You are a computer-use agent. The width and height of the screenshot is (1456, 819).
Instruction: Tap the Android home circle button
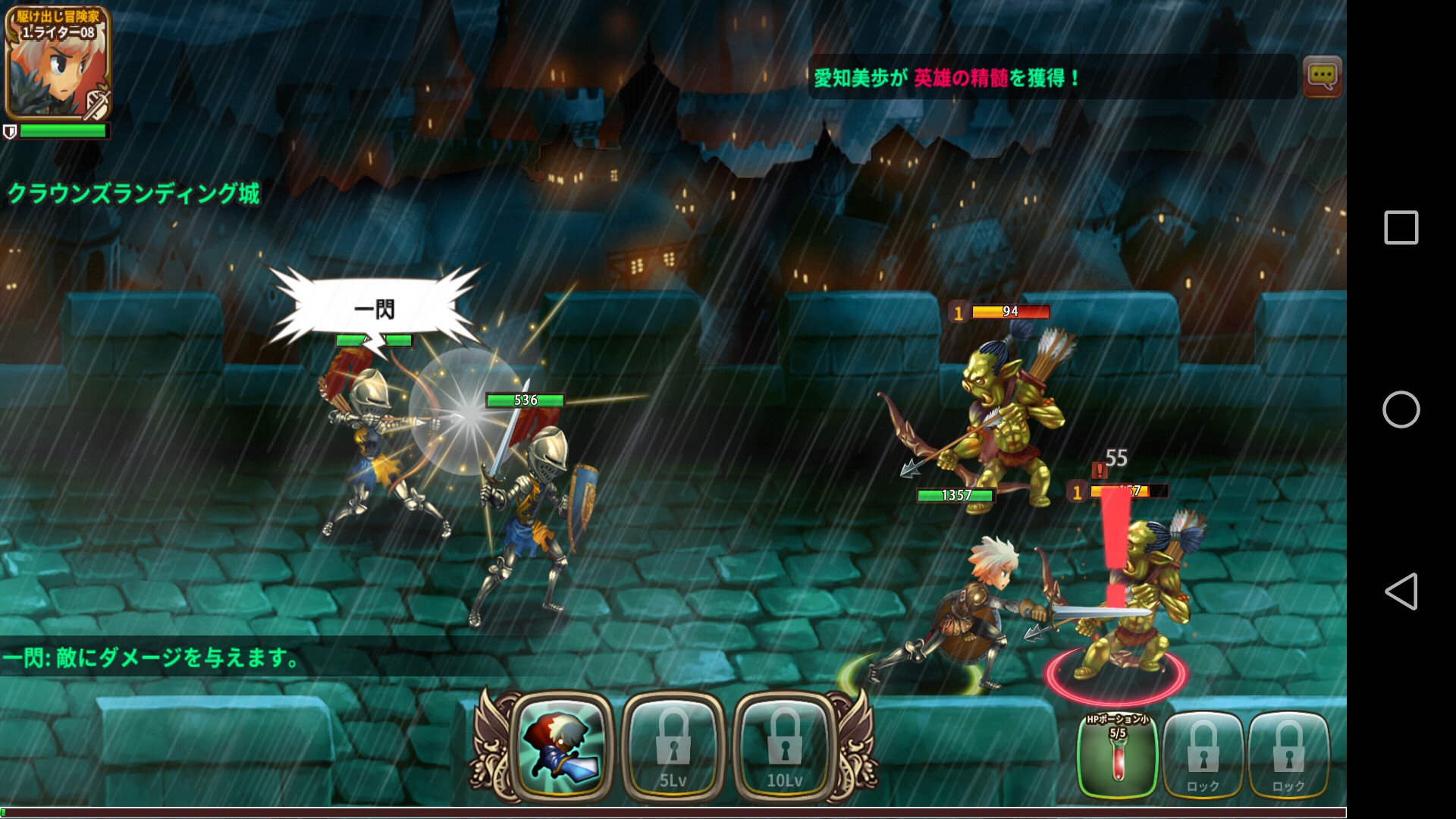tap(1401, 409)
